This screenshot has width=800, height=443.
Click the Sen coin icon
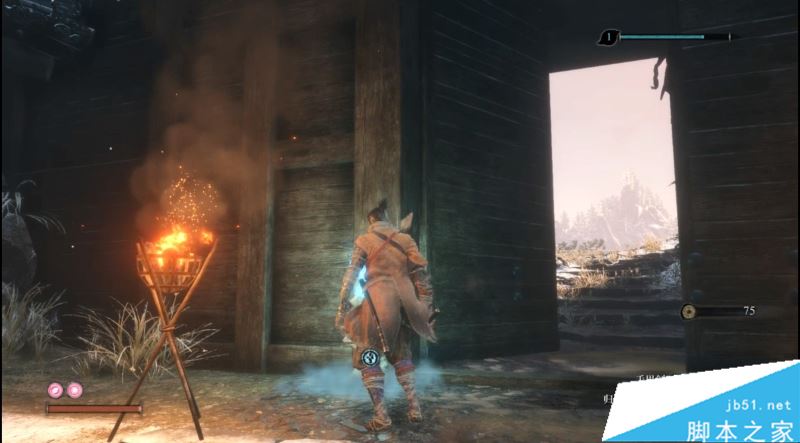[x=689, y=311]
